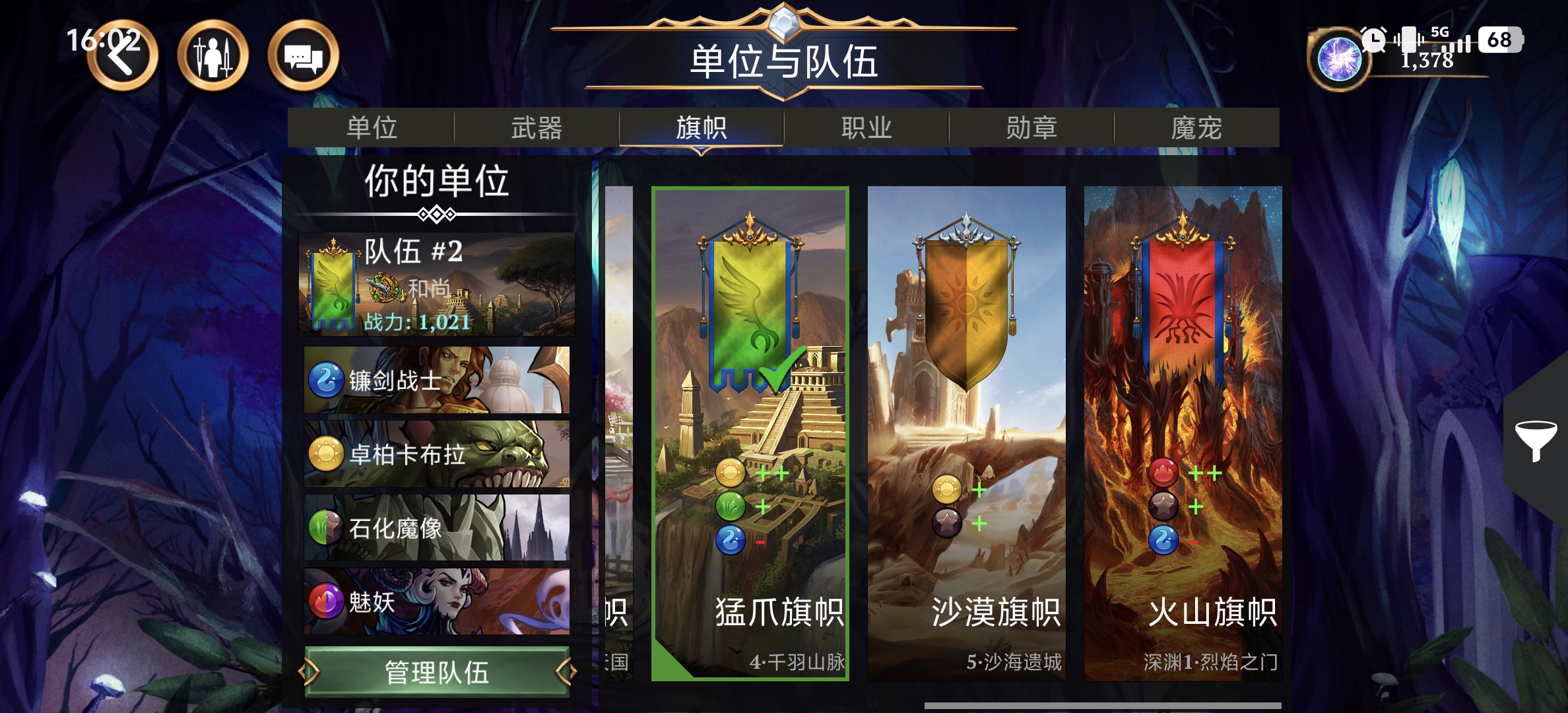Open the battle/duel icon at top left
The width and height of the screenshot is (1568, 713).
pos(212,57)
